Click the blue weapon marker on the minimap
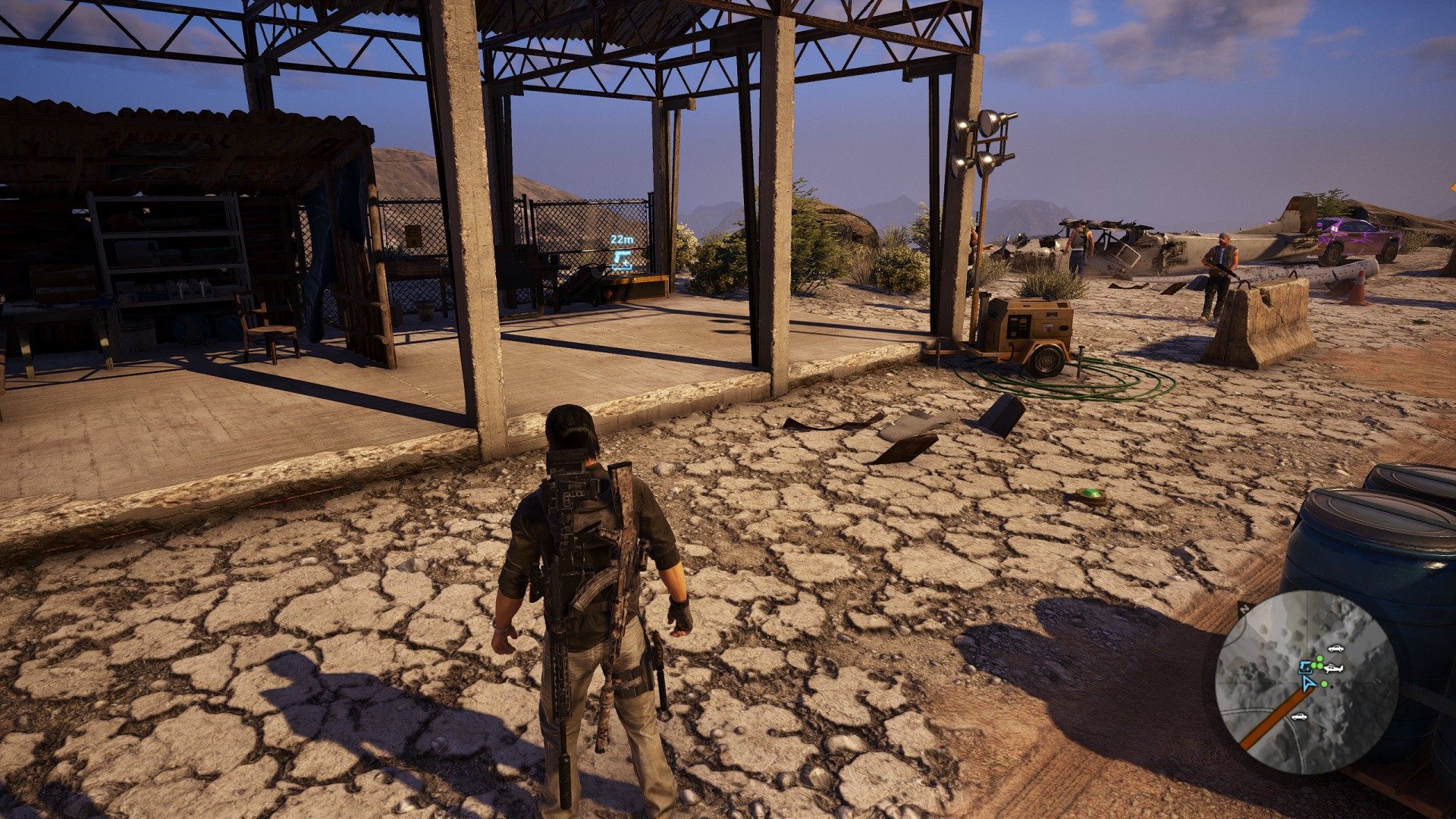Viewport: 1456px width, 819px height. pyautogui.click(x=1305, y=667)
